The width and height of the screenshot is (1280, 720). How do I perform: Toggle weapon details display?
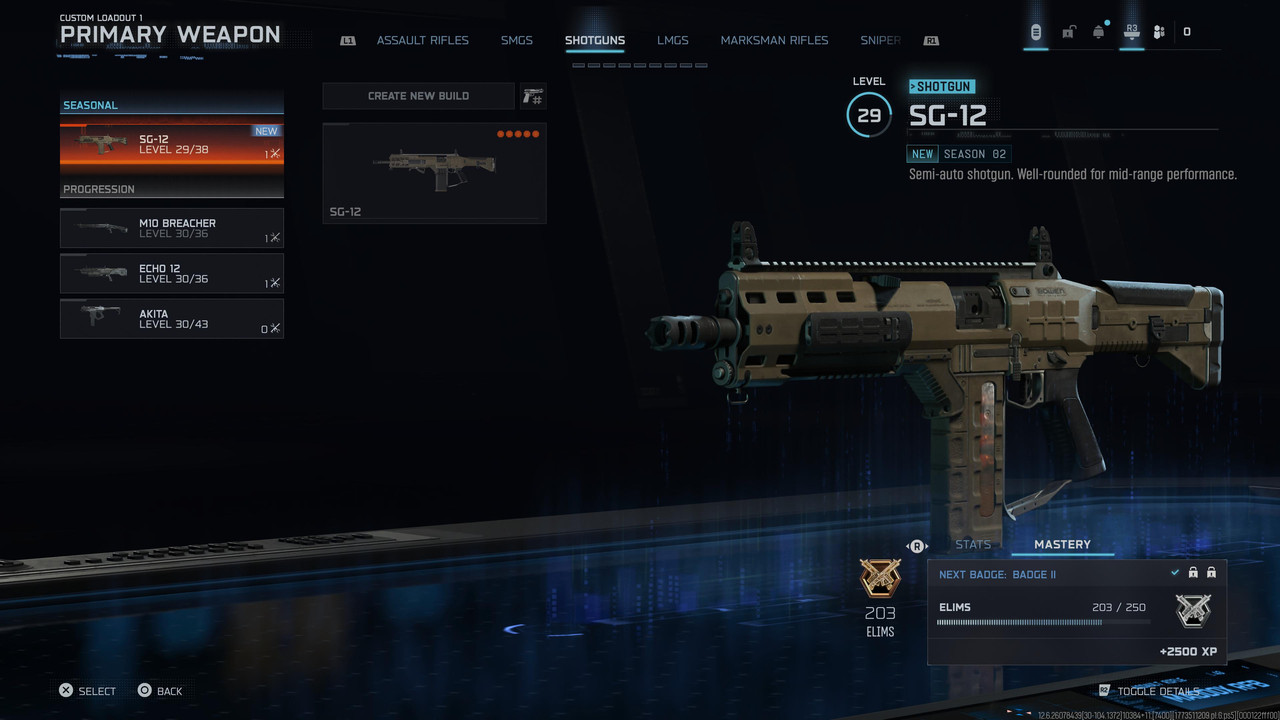tap(1157, 691)
